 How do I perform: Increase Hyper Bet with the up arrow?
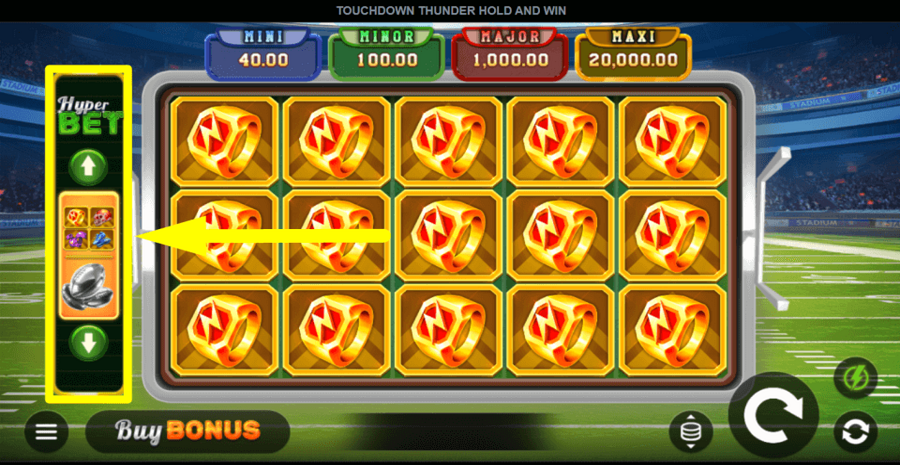coord(89,166)
